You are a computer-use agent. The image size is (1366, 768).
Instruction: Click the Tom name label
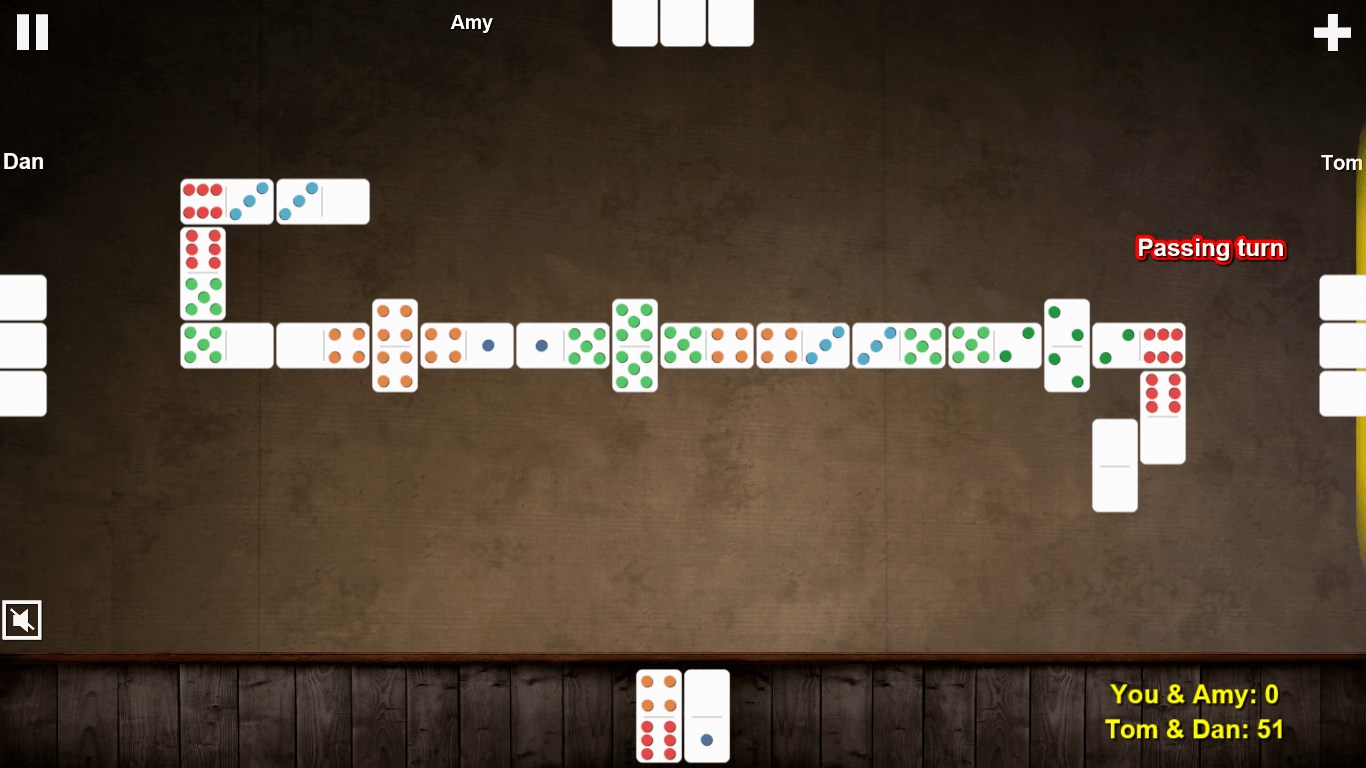[x=1341, y=162]
